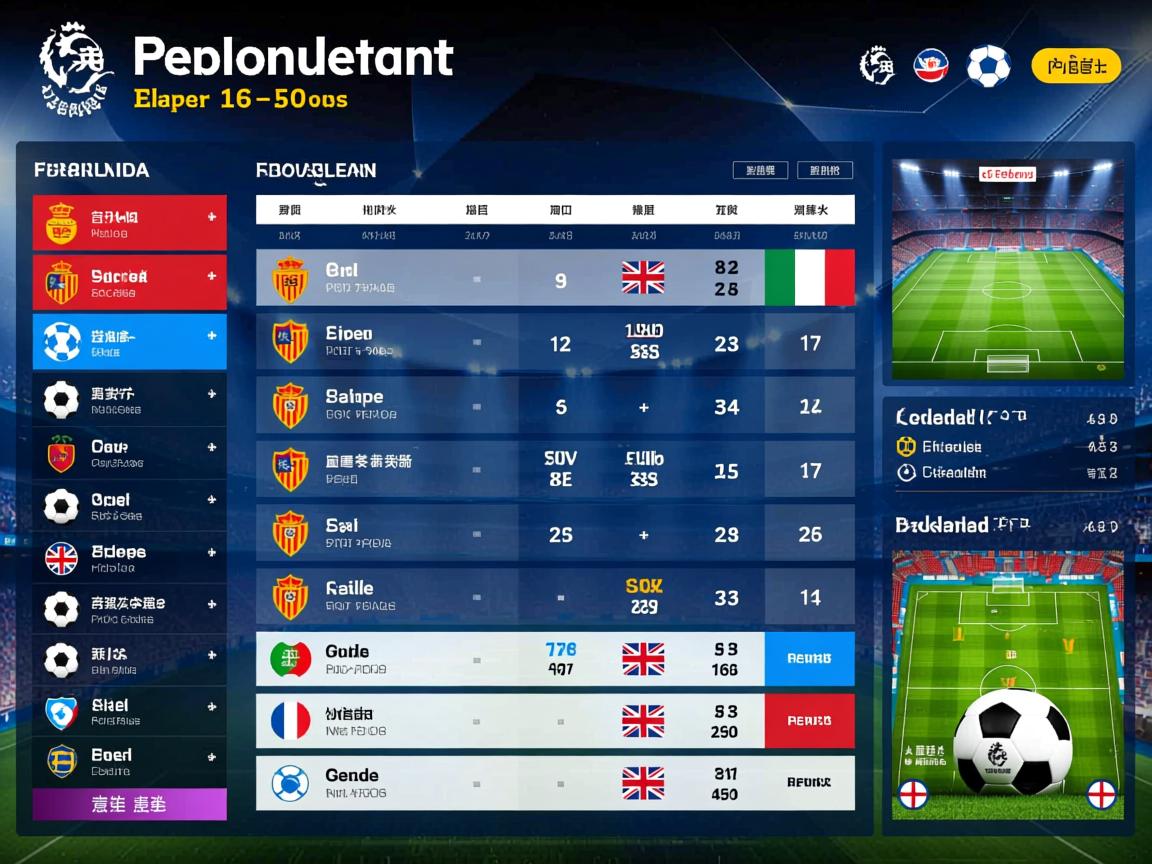Click the red button on the French flag row
1152x864 pixels.
809,721
